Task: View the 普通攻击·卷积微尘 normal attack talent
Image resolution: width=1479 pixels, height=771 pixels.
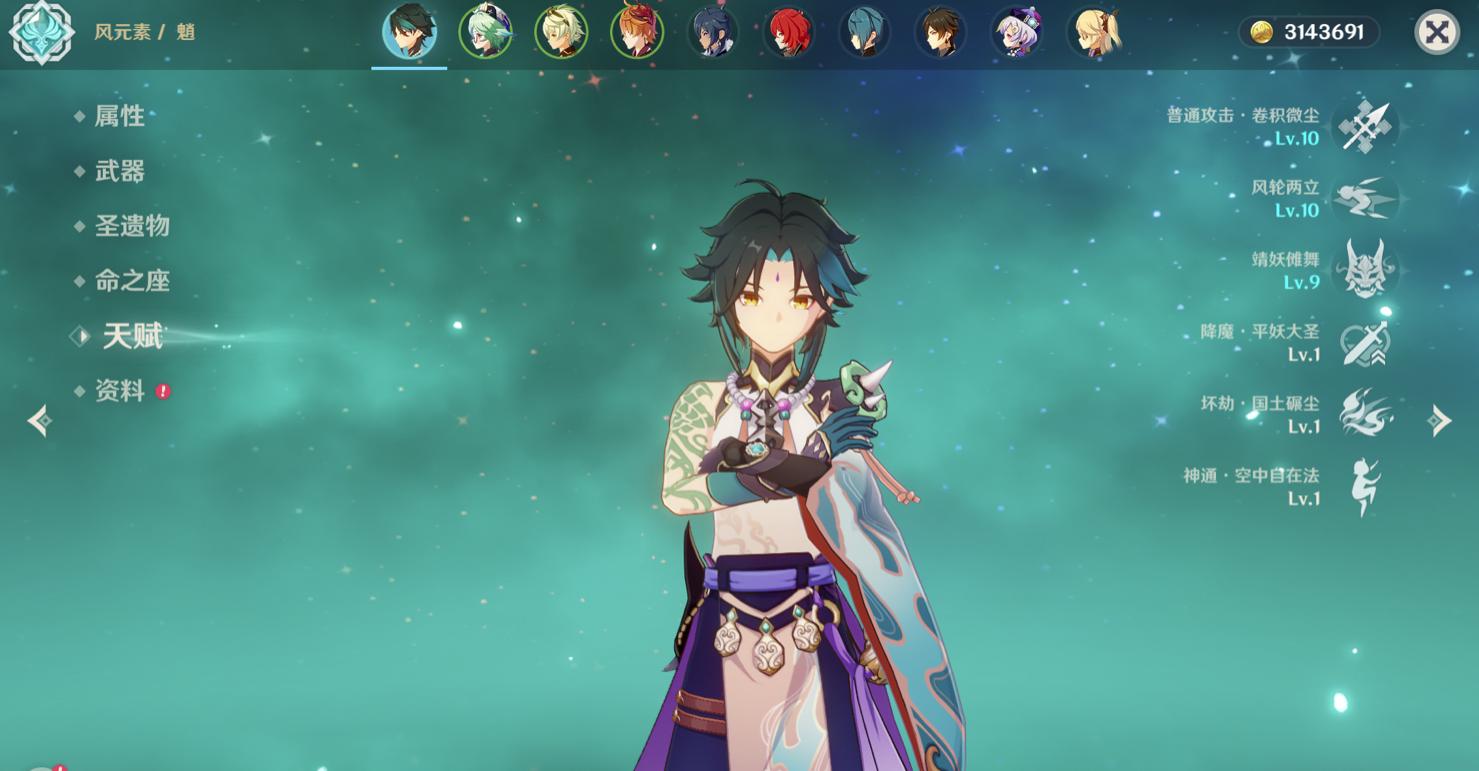Action: [x=1365, y=127]
